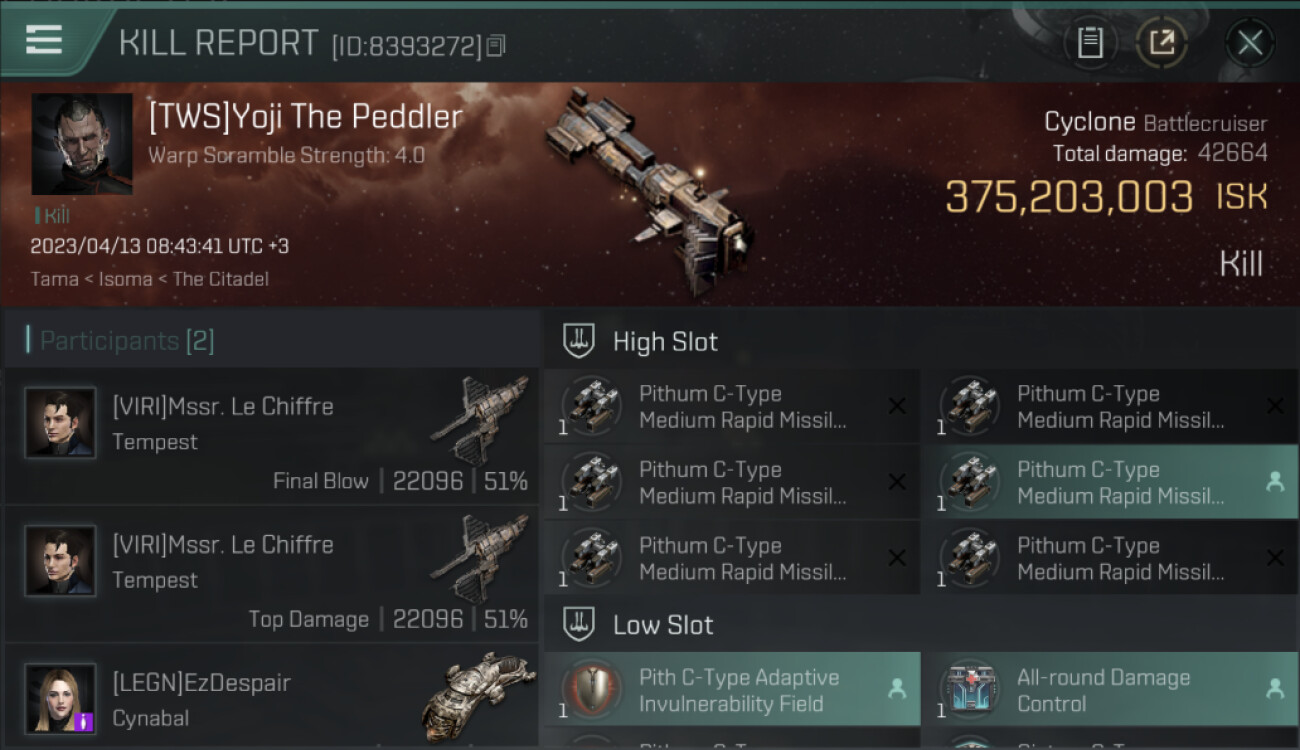Select the All-round Damage Control module
This screenshot has height=750, width=1300.
[1108, 690]
